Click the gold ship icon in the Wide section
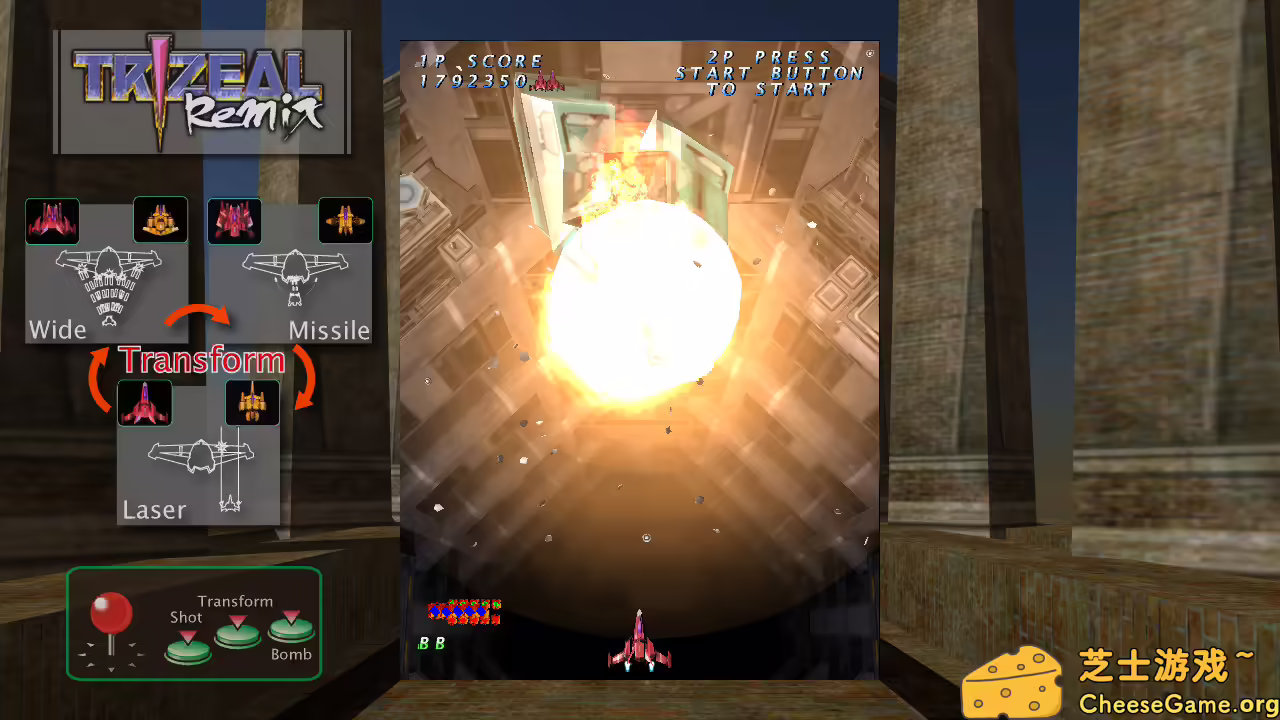1280x720 pixels. click(160, 220)
